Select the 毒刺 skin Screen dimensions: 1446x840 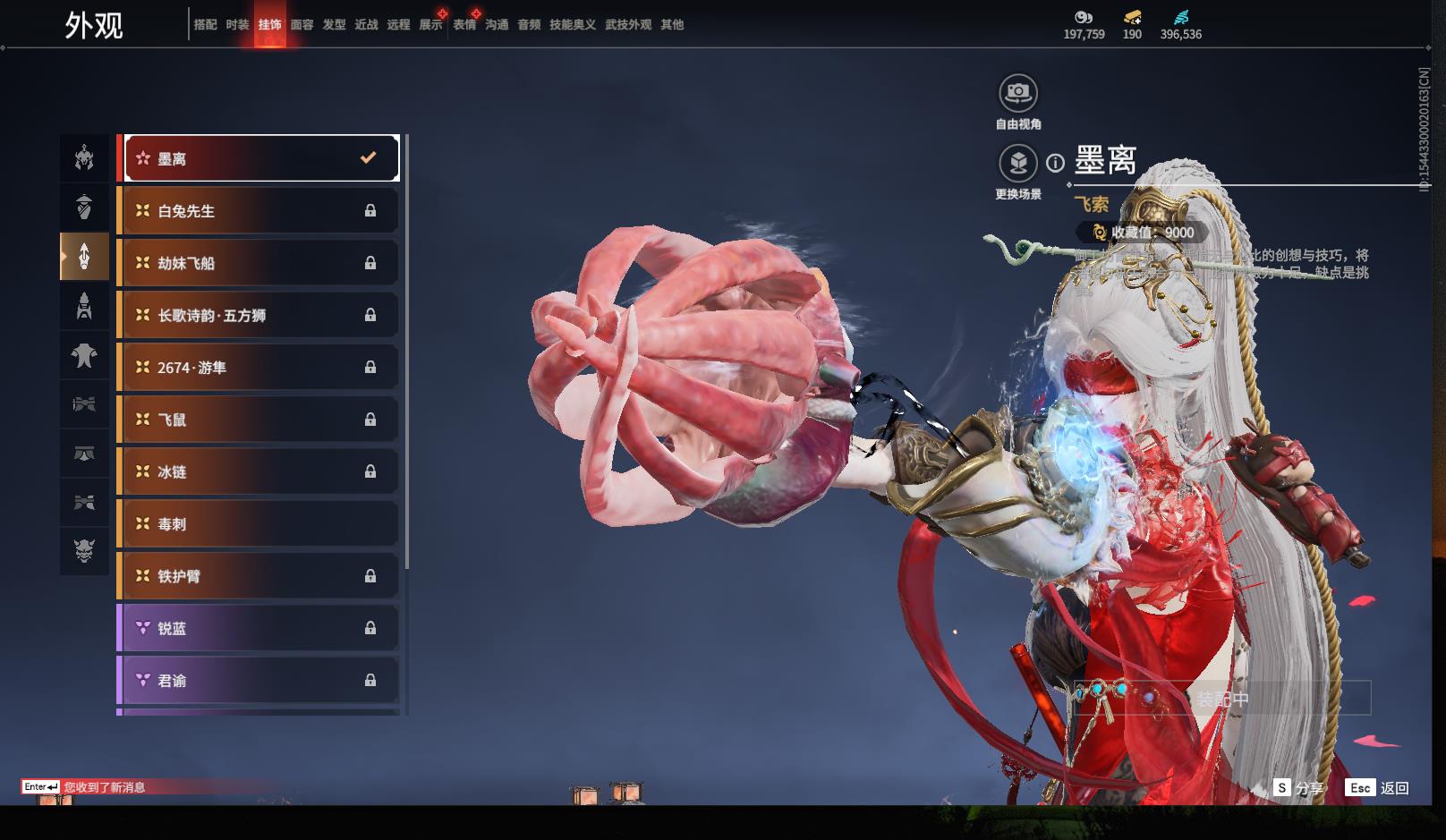tap(259, 524)
